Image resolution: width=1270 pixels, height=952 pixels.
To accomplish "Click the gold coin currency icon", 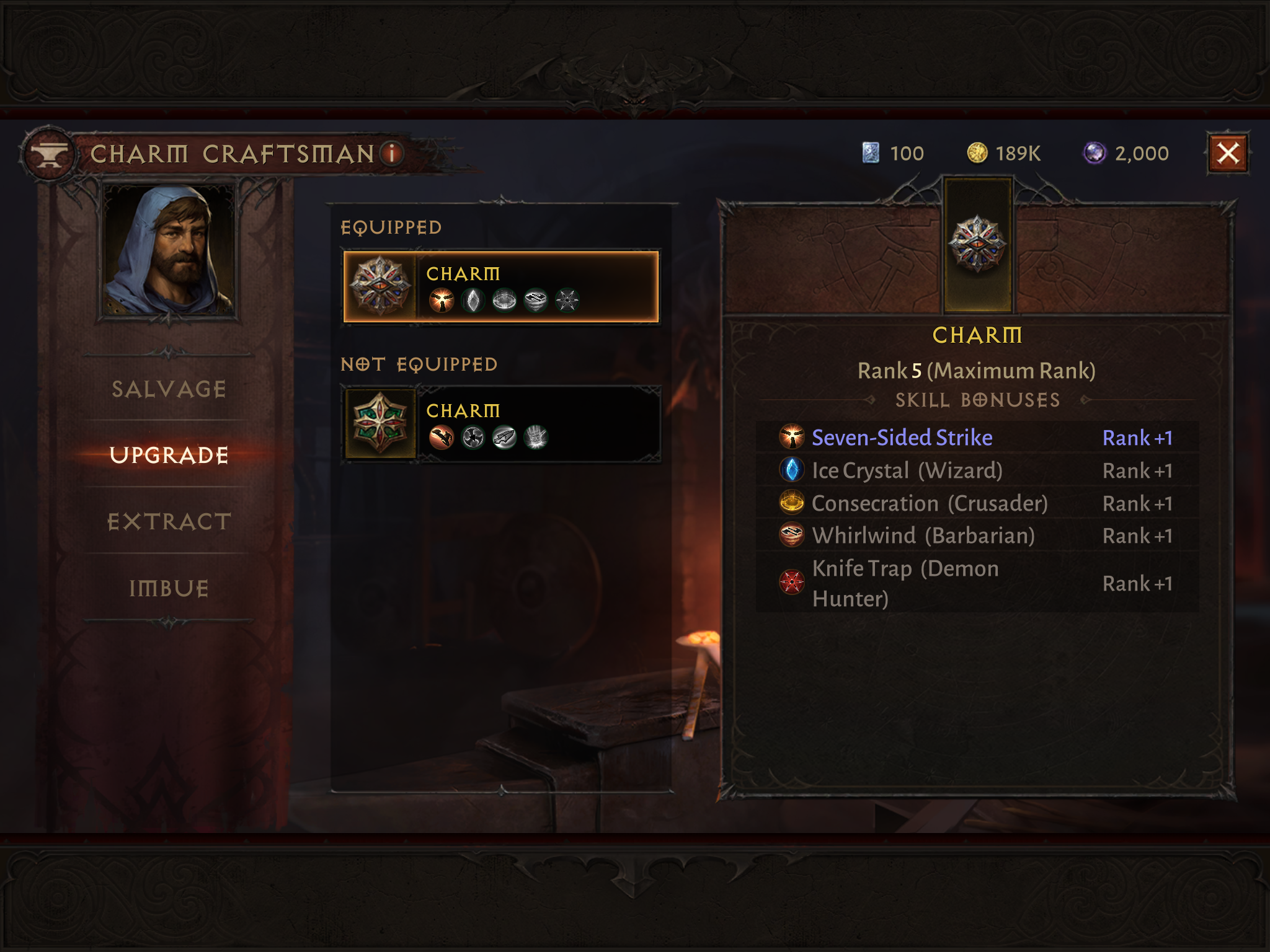I will click(x=977, y=153).
